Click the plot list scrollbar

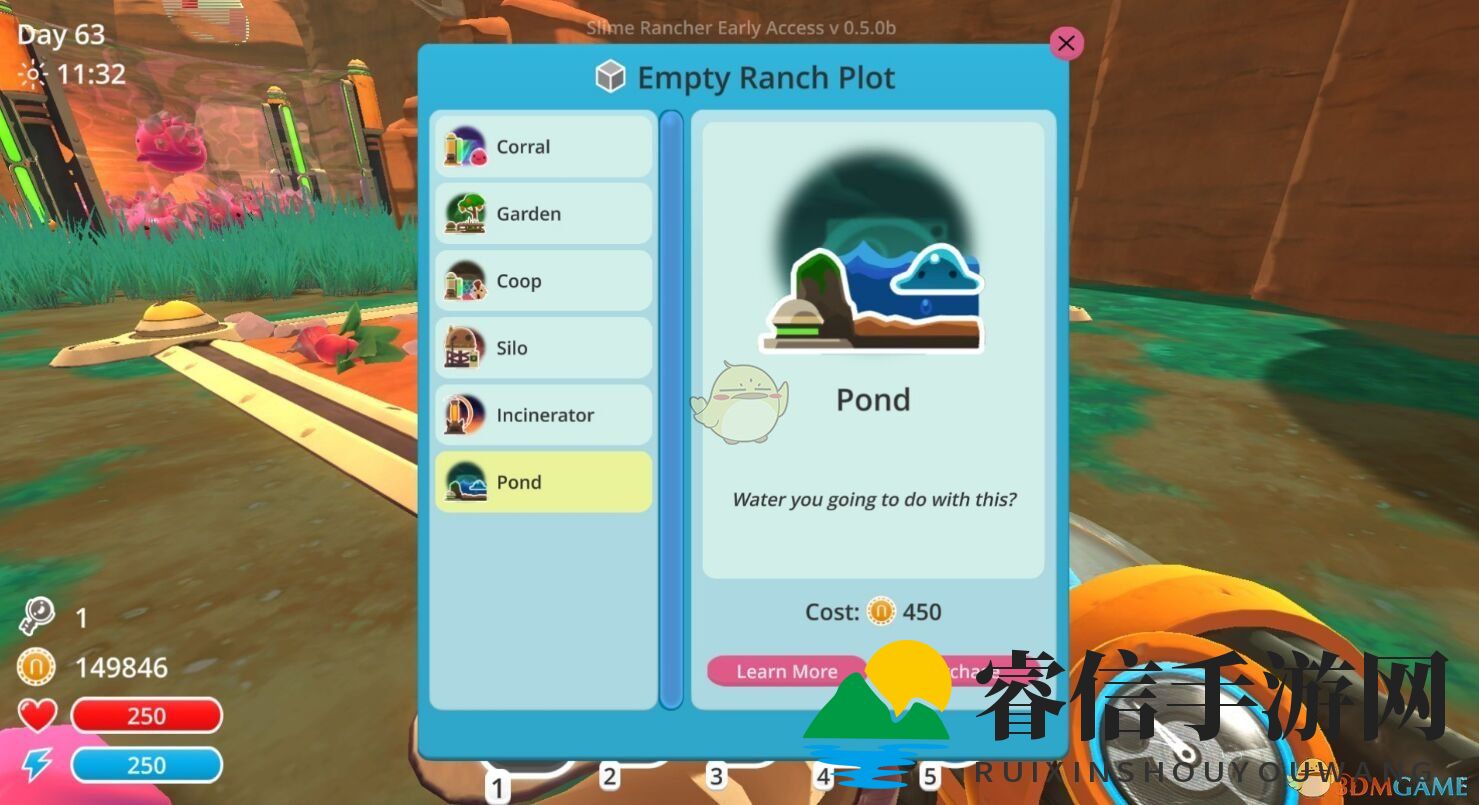pos(671,410)
